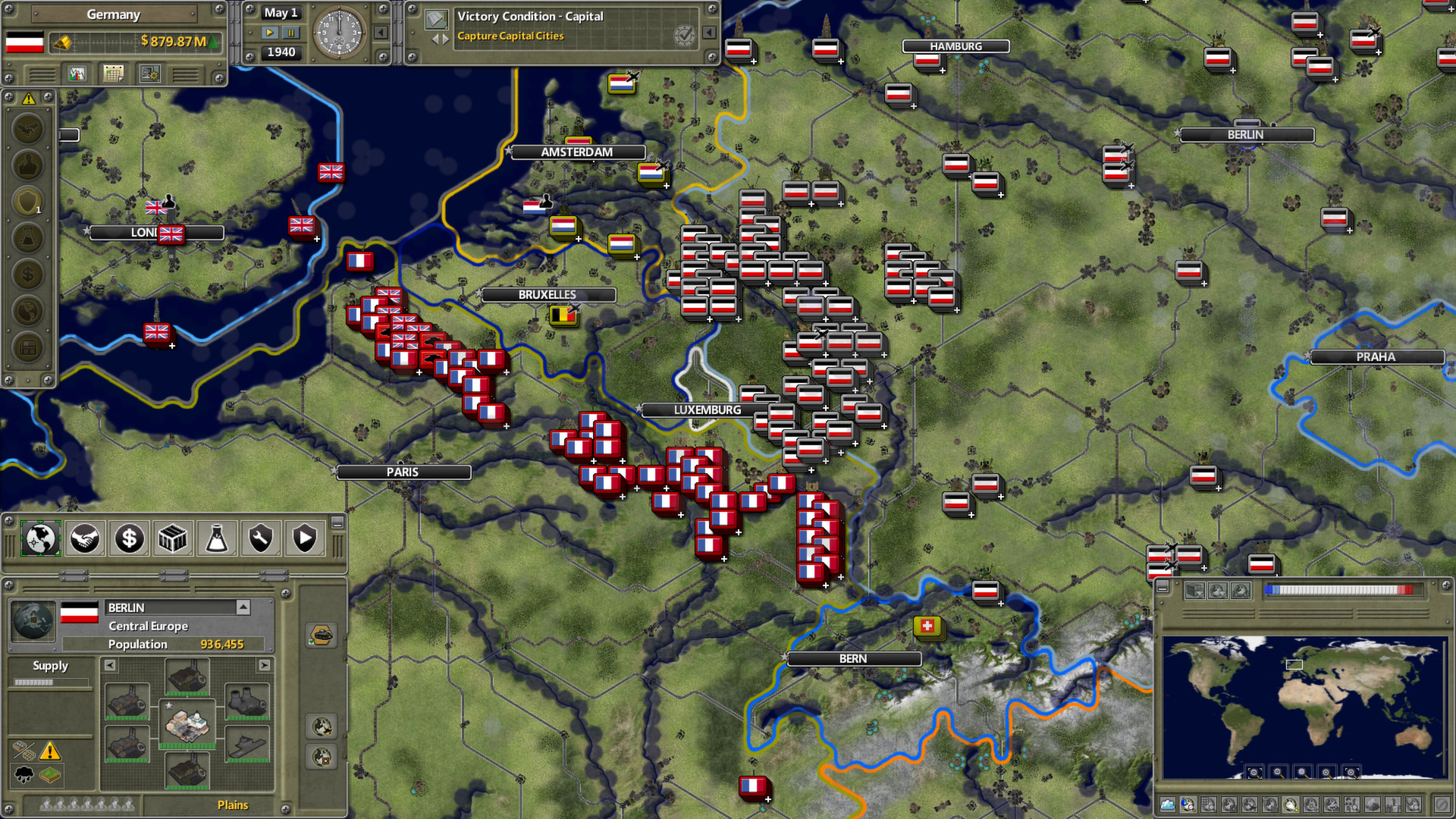The height and width of the screenshot is (819, 1456).
Task: Click the wrench production icon
Action: (x=260, y=538)
